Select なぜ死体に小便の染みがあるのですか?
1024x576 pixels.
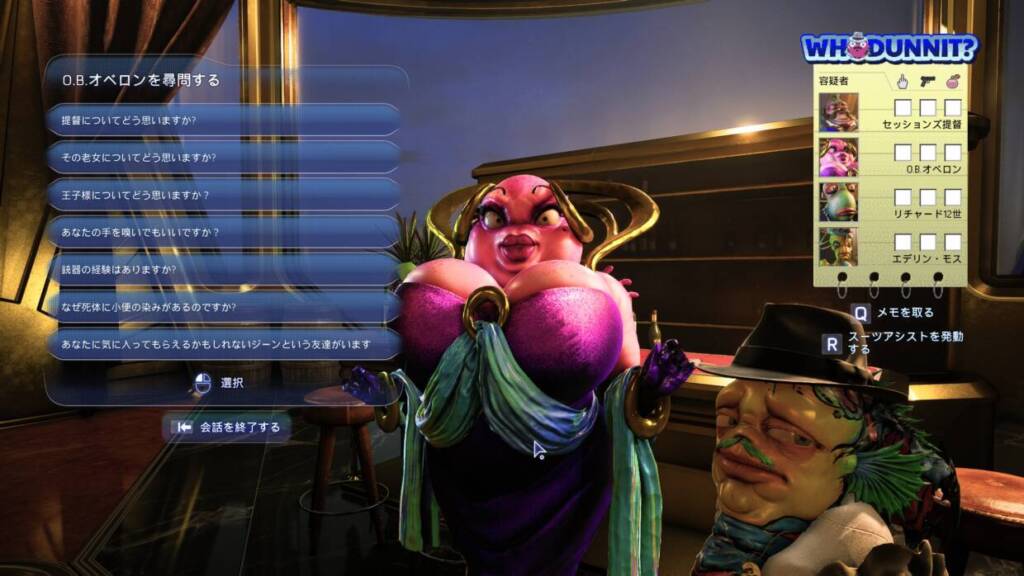(x=223, y=306)
